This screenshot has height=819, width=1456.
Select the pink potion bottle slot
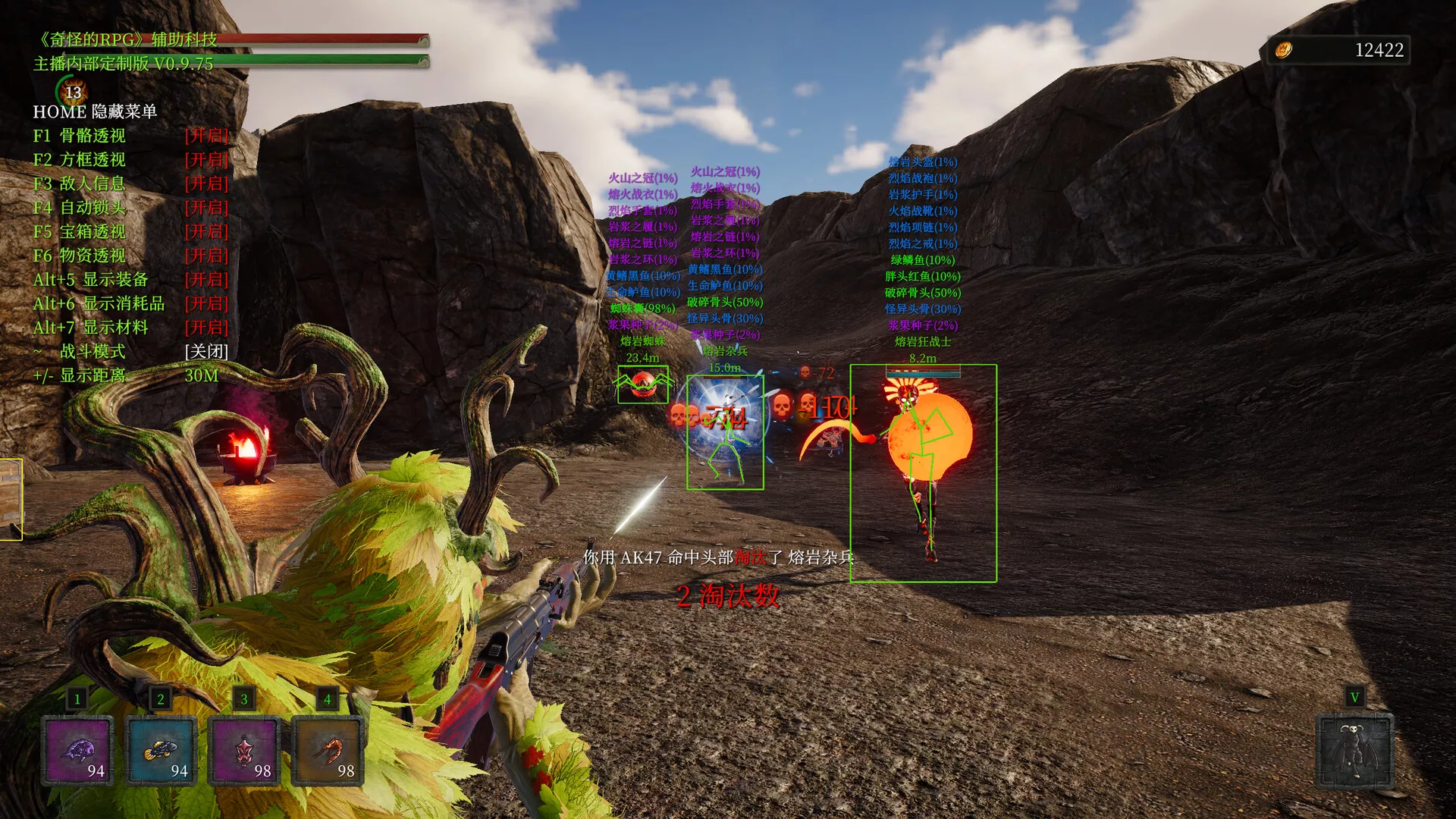click(x=244, y=751)
